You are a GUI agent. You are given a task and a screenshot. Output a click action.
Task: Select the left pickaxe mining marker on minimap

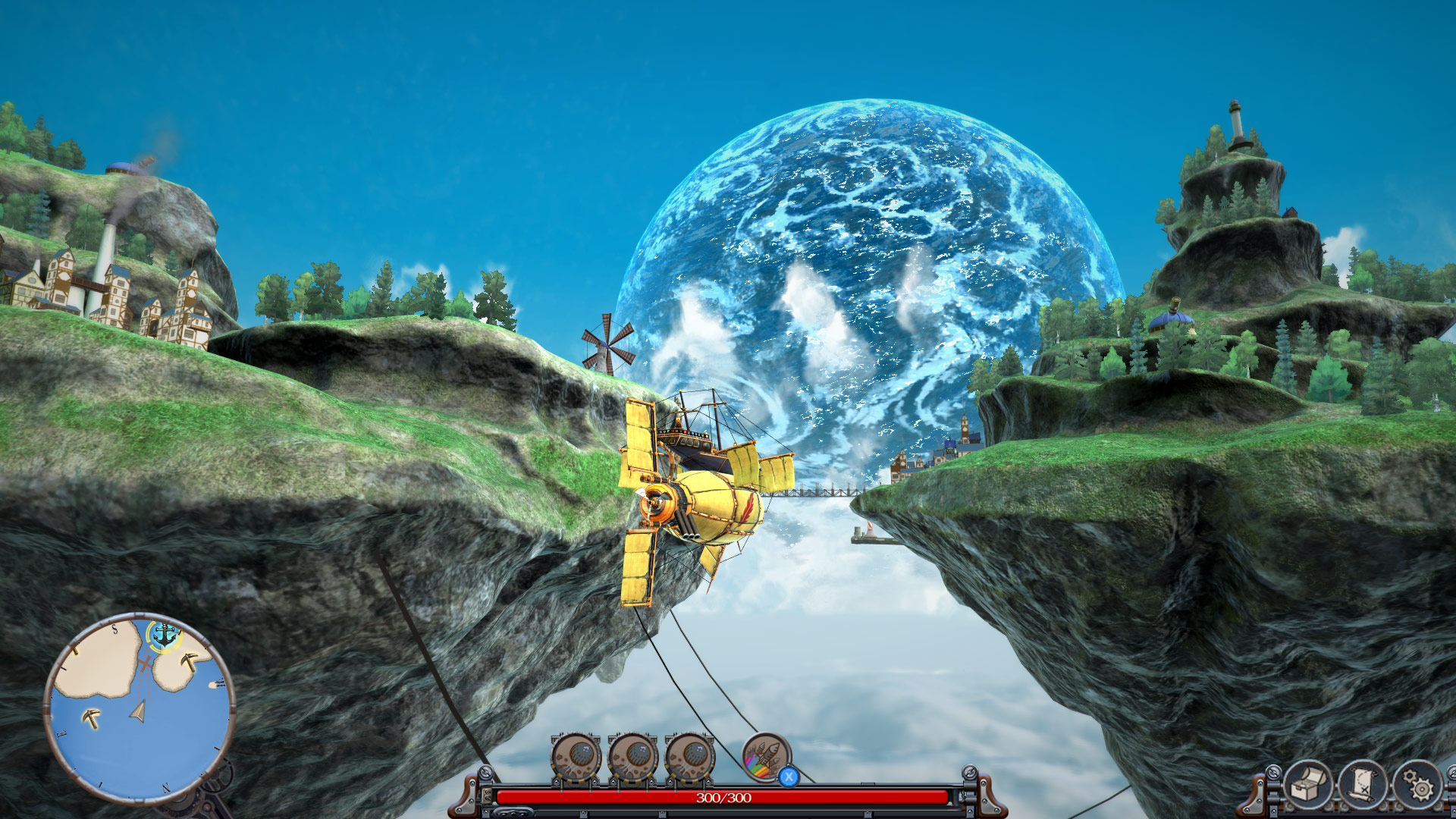[92, 717]
